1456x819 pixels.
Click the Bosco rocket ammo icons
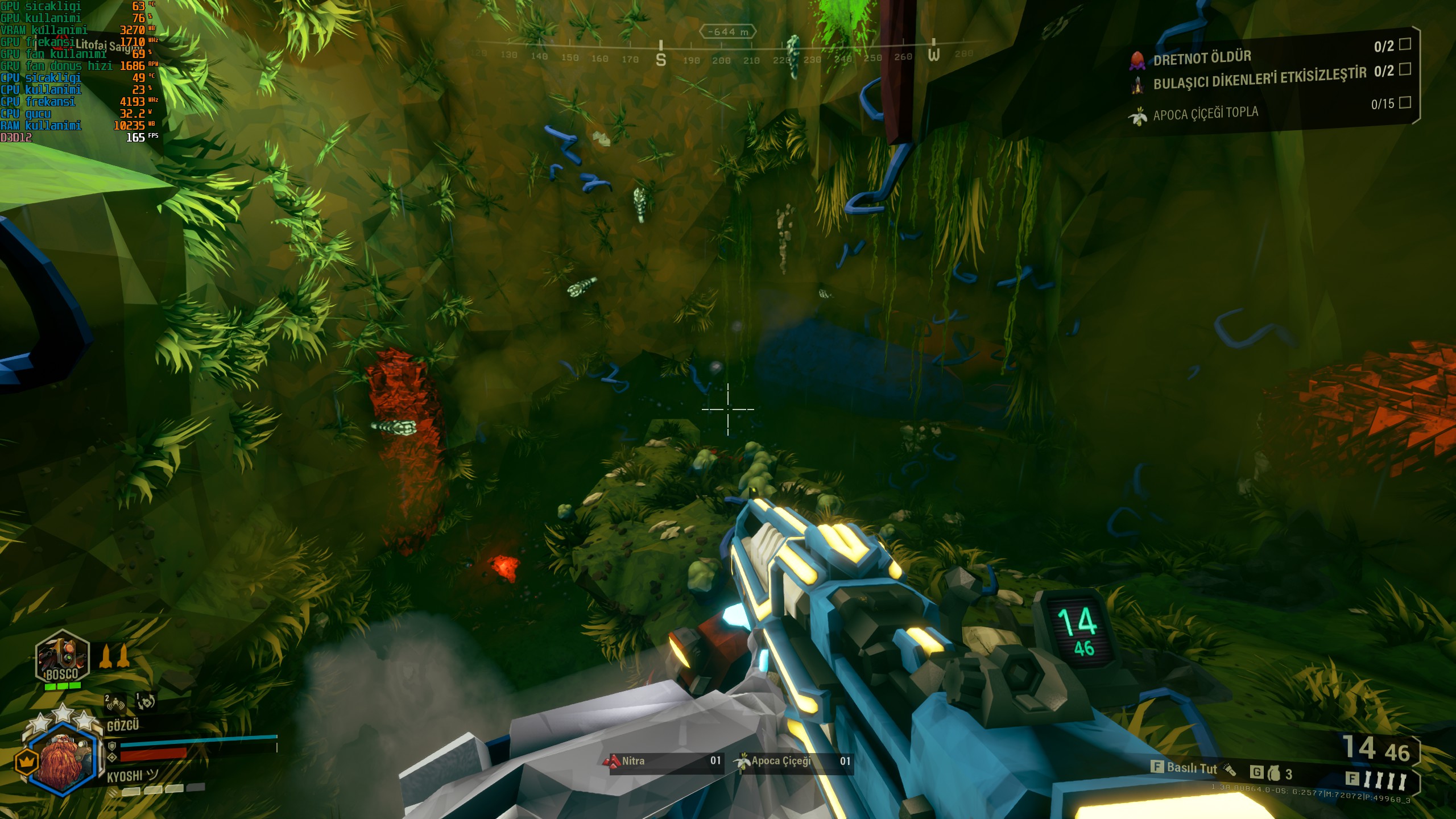pyautogui.click(x=114, y=656)
